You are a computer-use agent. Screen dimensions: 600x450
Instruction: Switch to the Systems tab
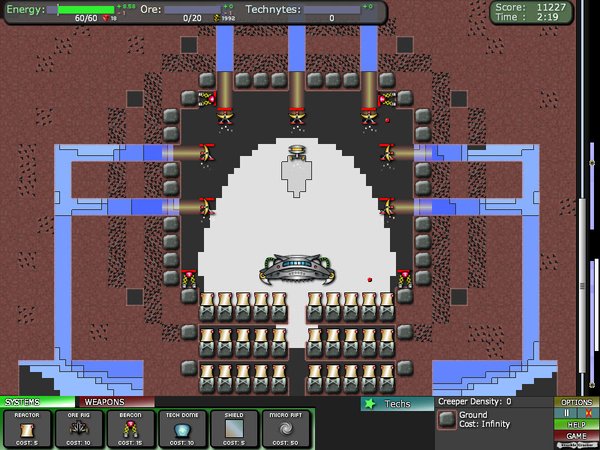tap(36, 402)
